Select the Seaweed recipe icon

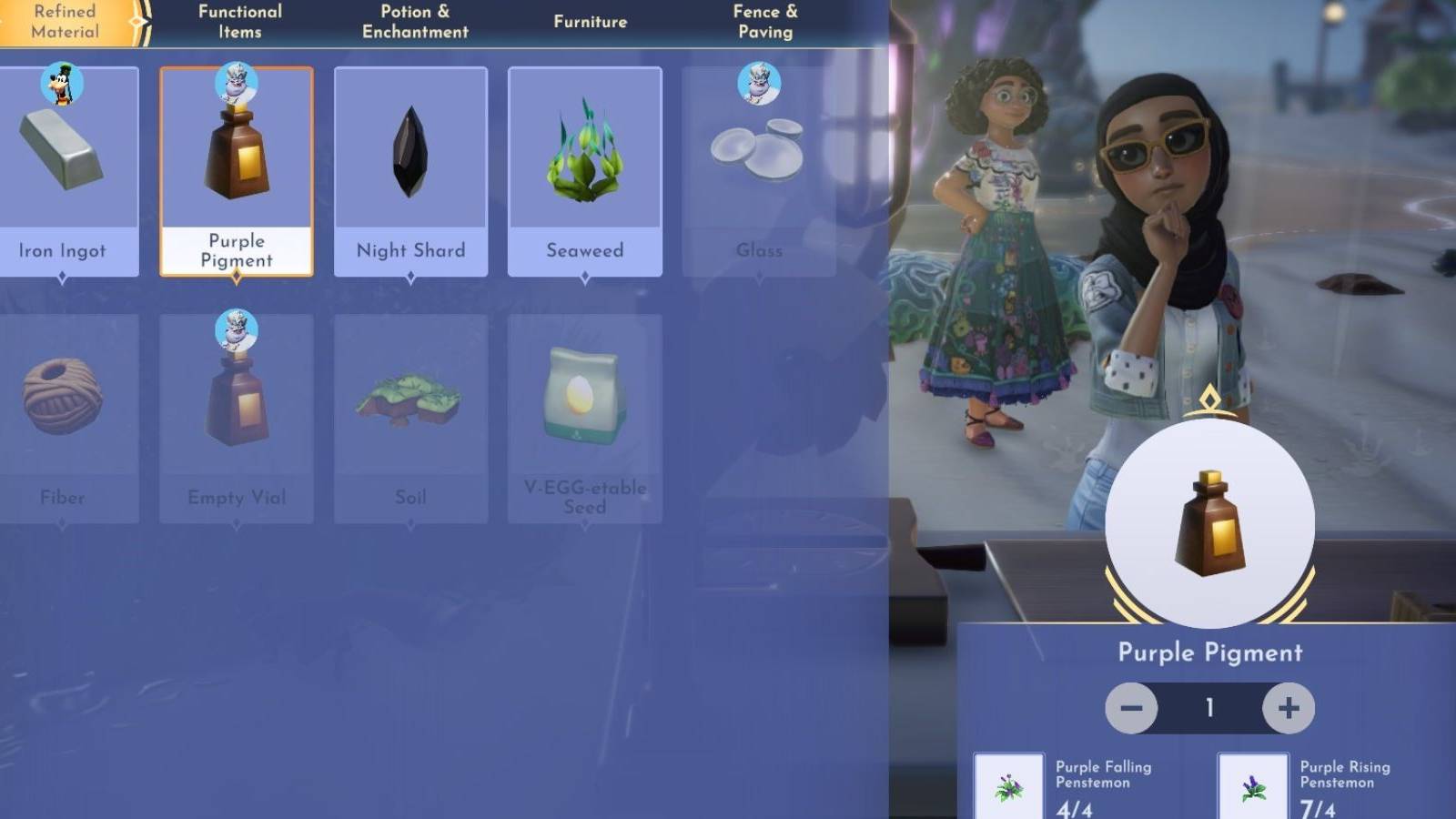[585, 155]
